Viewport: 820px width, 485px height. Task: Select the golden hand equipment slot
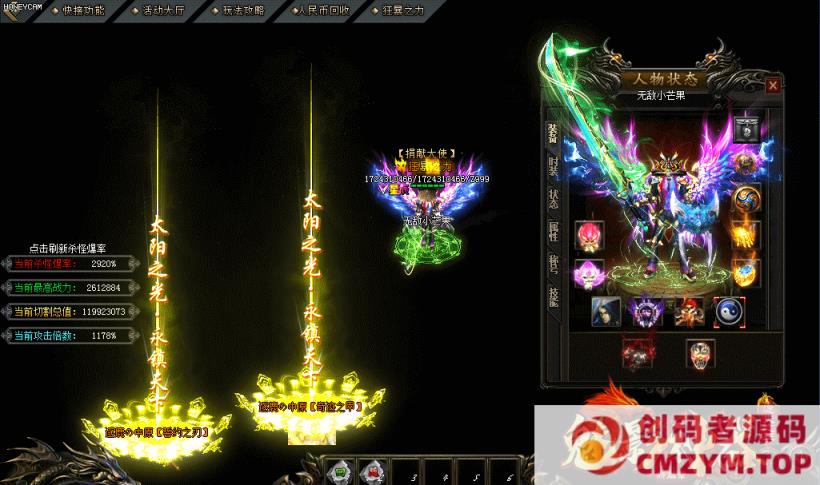click(744, 235)
